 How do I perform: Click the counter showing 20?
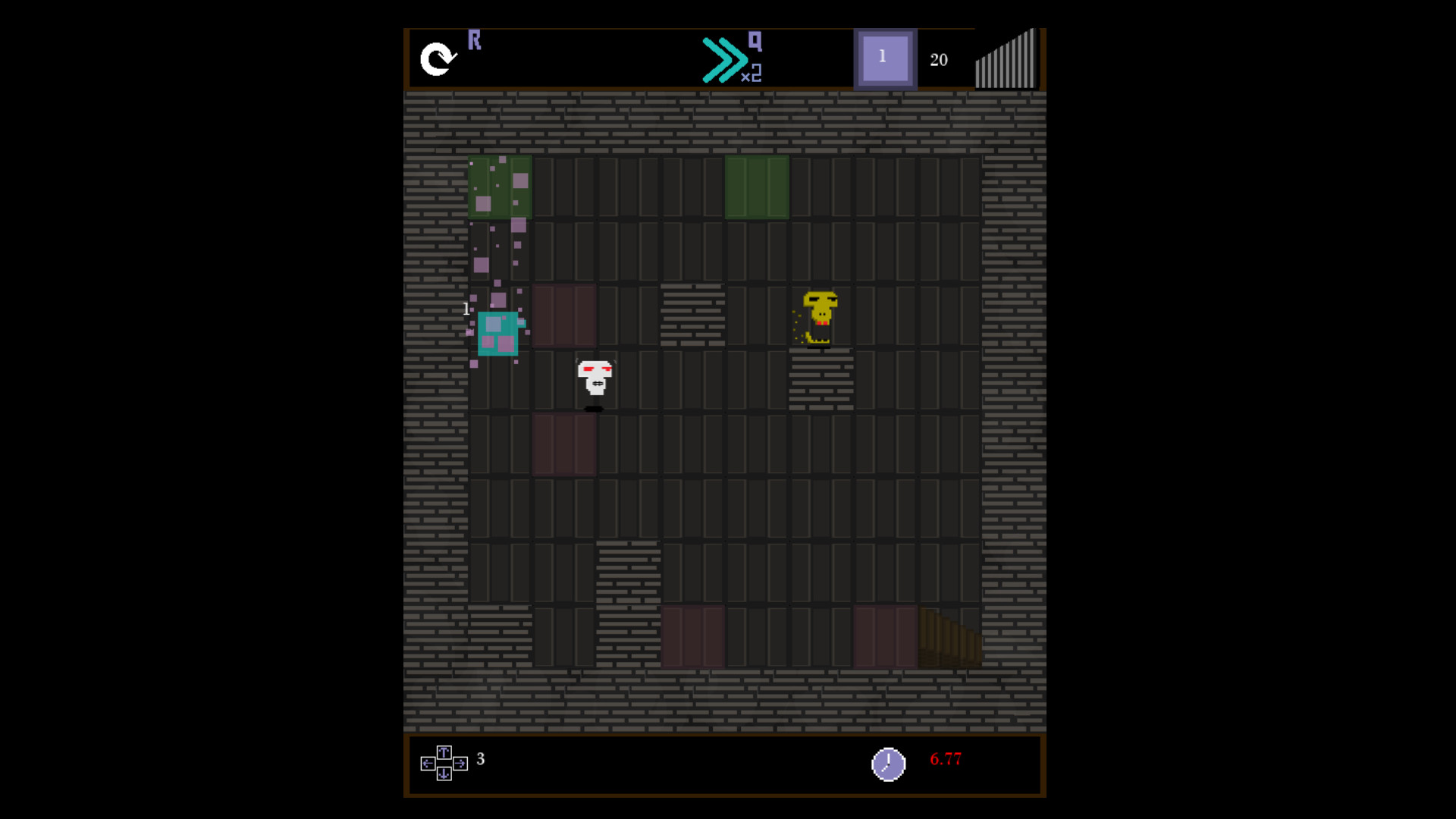click(940, 58)
